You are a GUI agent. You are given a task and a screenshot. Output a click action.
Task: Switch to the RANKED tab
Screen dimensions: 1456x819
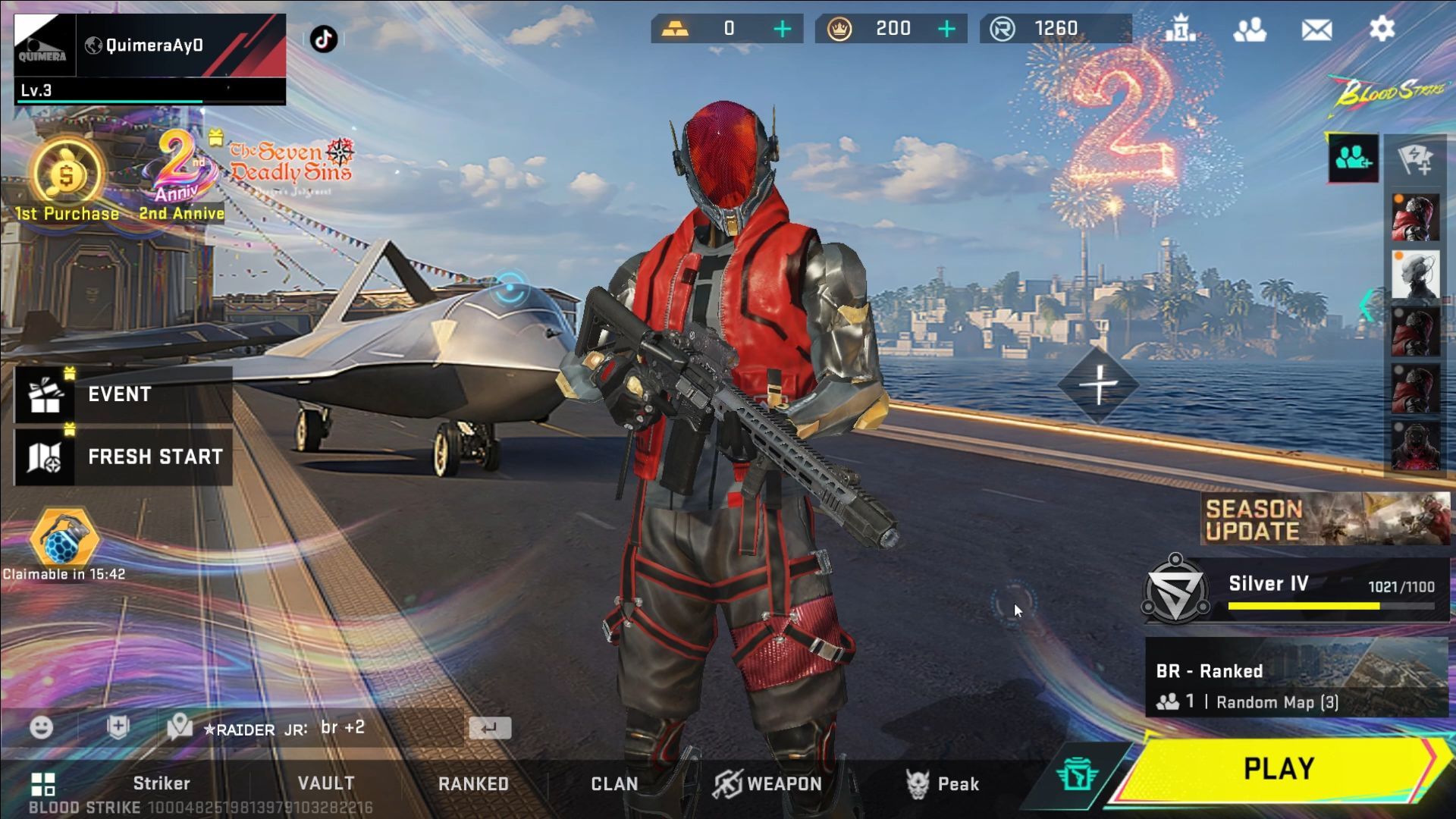point(473,783)
